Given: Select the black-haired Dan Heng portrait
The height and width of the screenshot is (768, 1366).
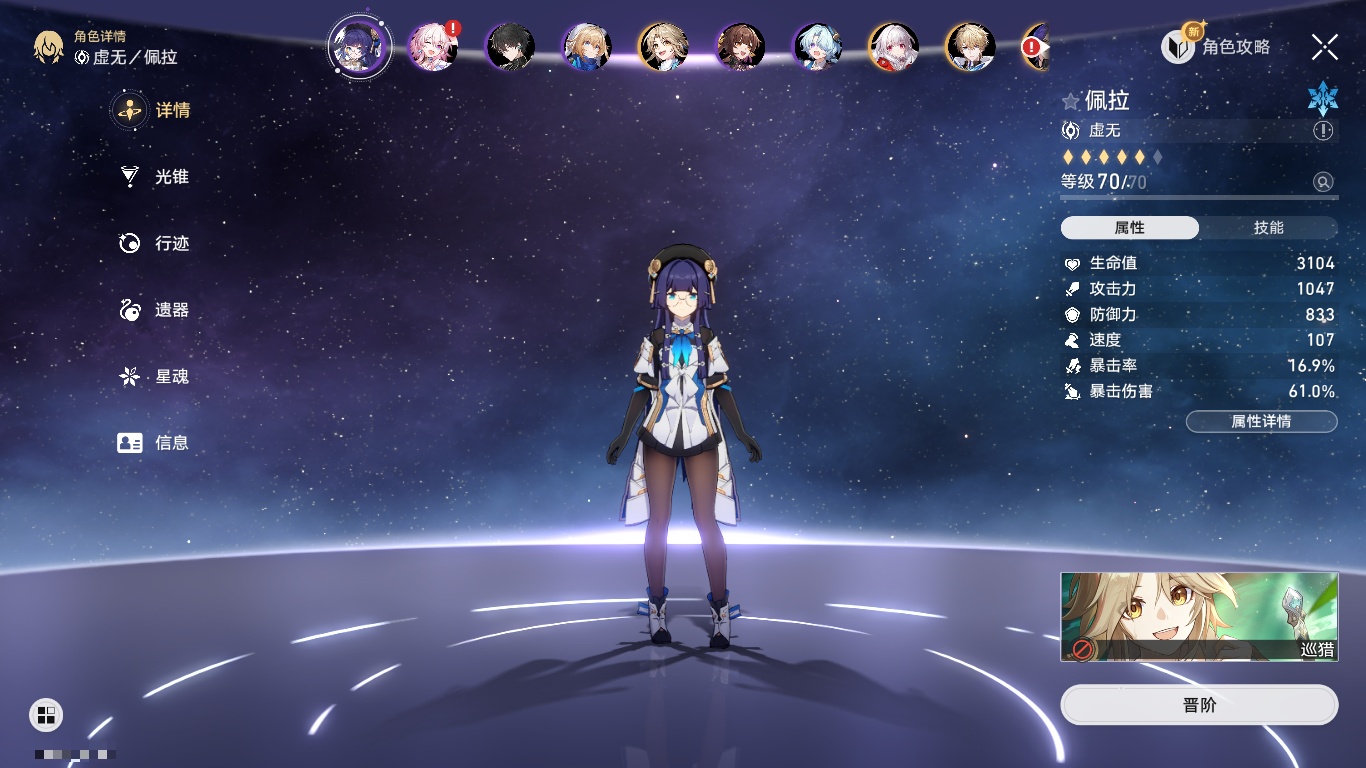Looking at the screenshot, I should coord(510,46).
